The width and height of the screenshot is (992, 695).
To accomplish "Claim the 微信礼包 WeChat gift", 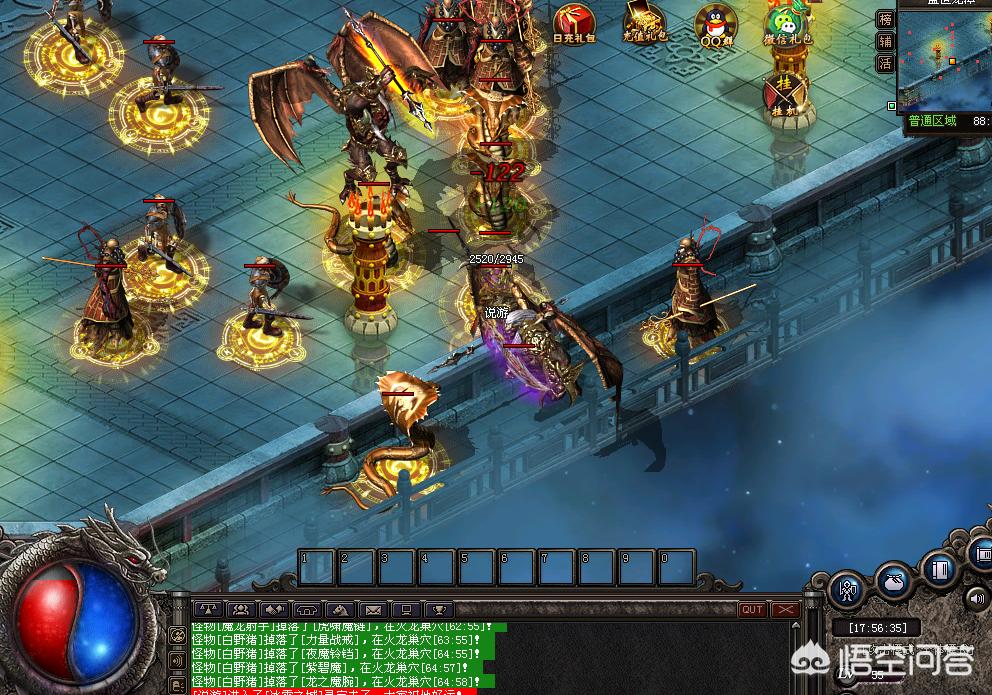I will [x=787, y=24].
